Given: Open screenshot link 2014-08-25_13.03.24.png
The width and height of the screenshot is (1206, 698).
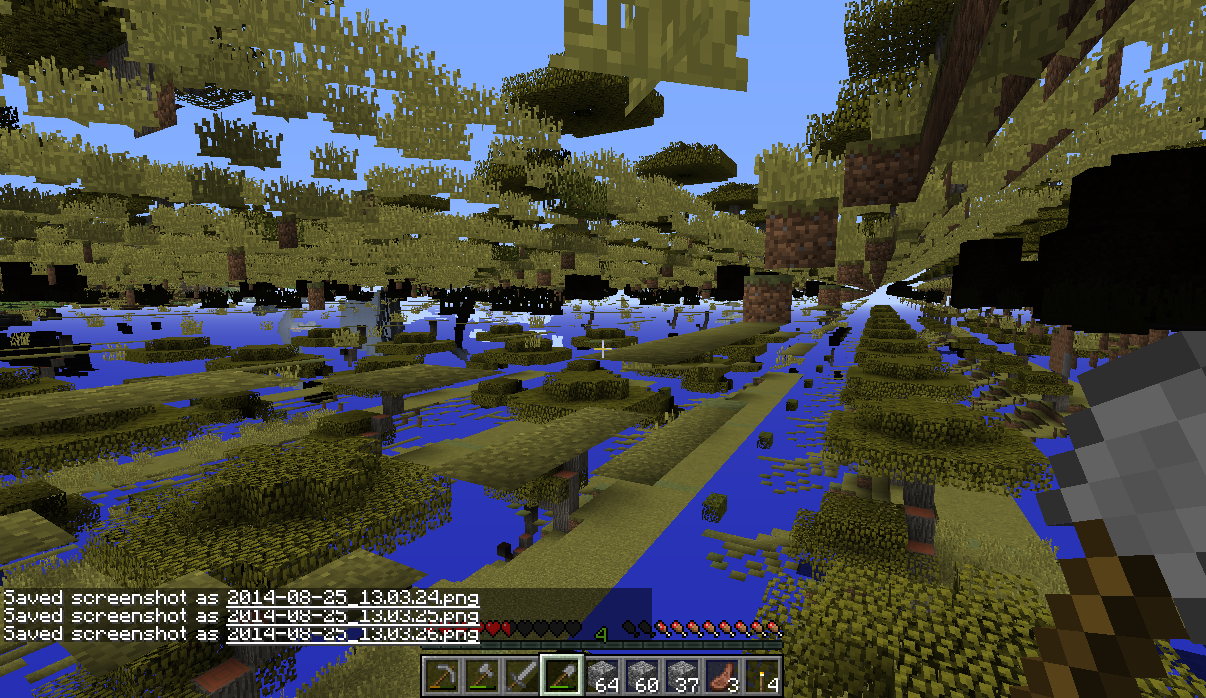Looking at the screenshot, I should click(352, 598).
